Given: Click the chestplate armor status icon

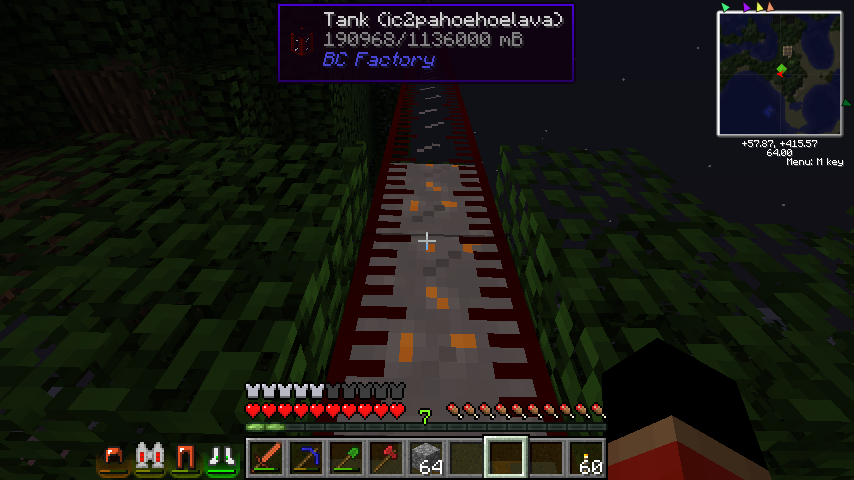Looking at the screenshot, I should coord(150,458).
